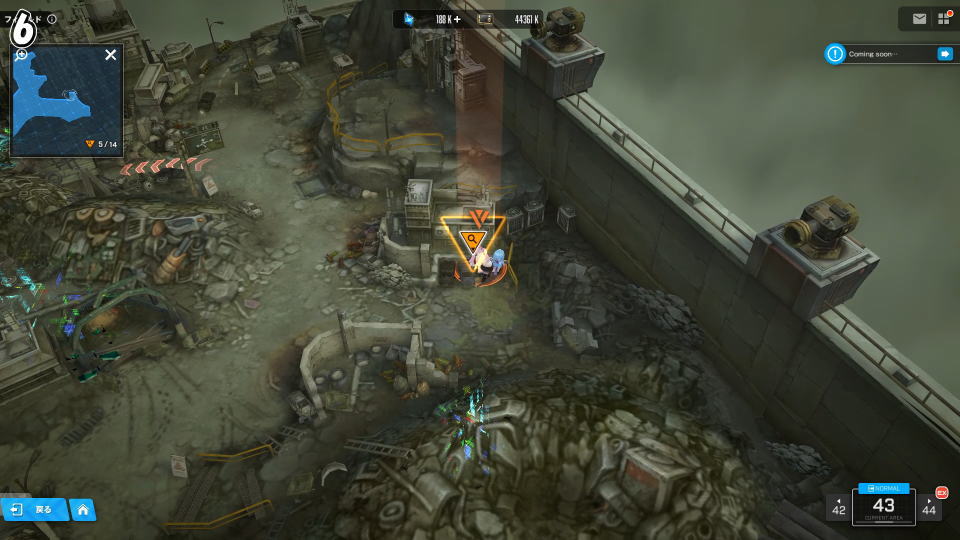Close the minimap with the X button
Viewport: 960px width, 540px height.
click(x=111, y=55)
